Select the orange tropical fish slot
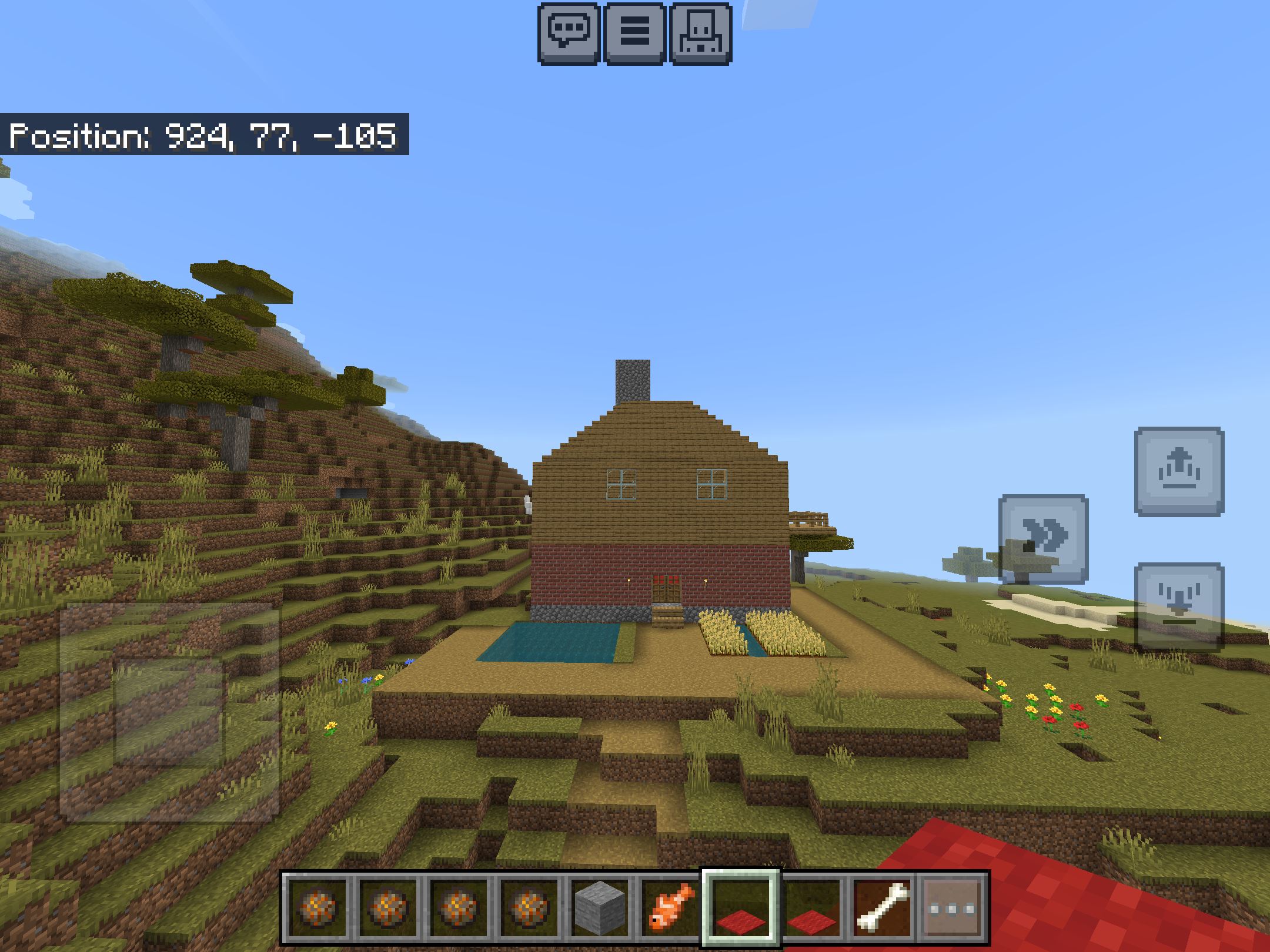This screenshot has width=1270, height=952. [x=671, y=909]
